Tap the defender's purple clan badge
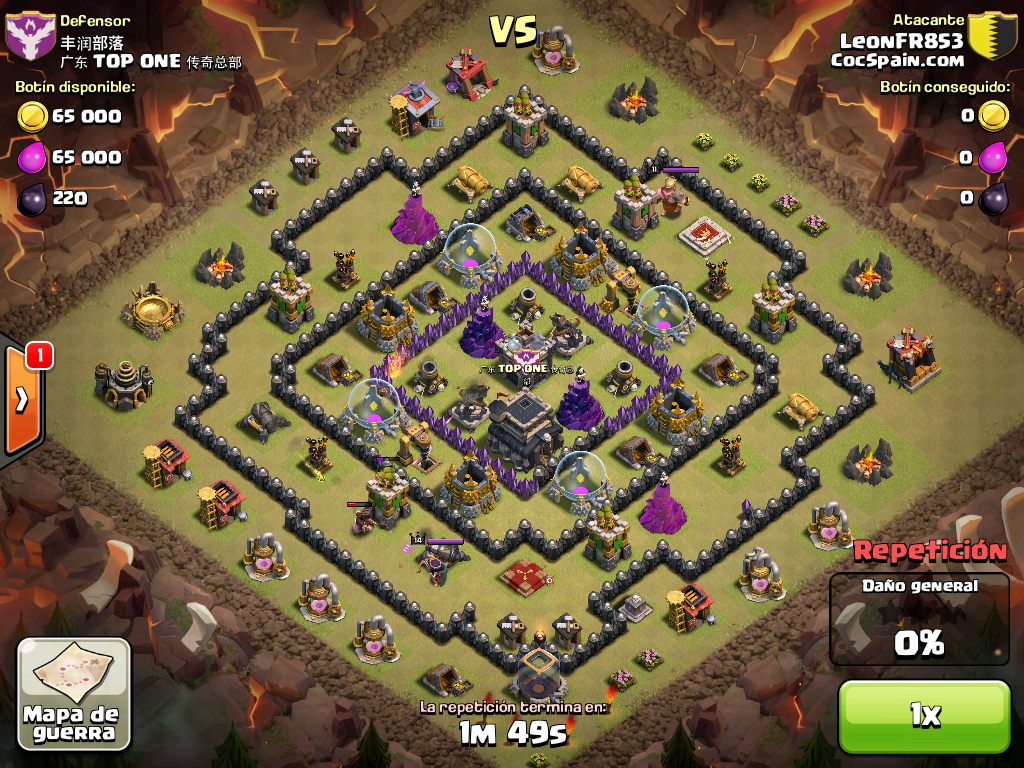 30,38
